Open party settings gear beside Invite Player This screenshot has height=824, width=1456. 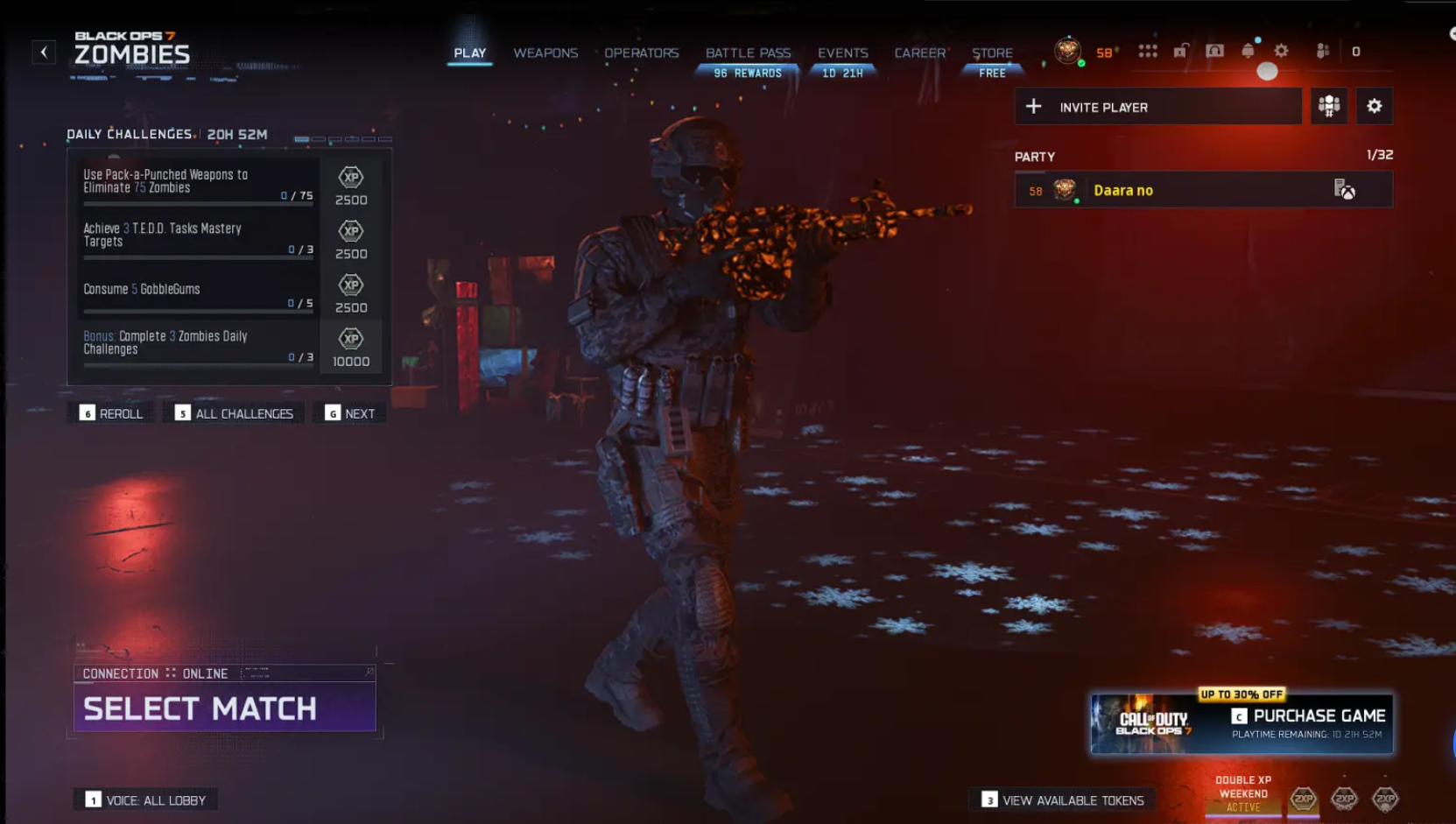coord(1375,106)
